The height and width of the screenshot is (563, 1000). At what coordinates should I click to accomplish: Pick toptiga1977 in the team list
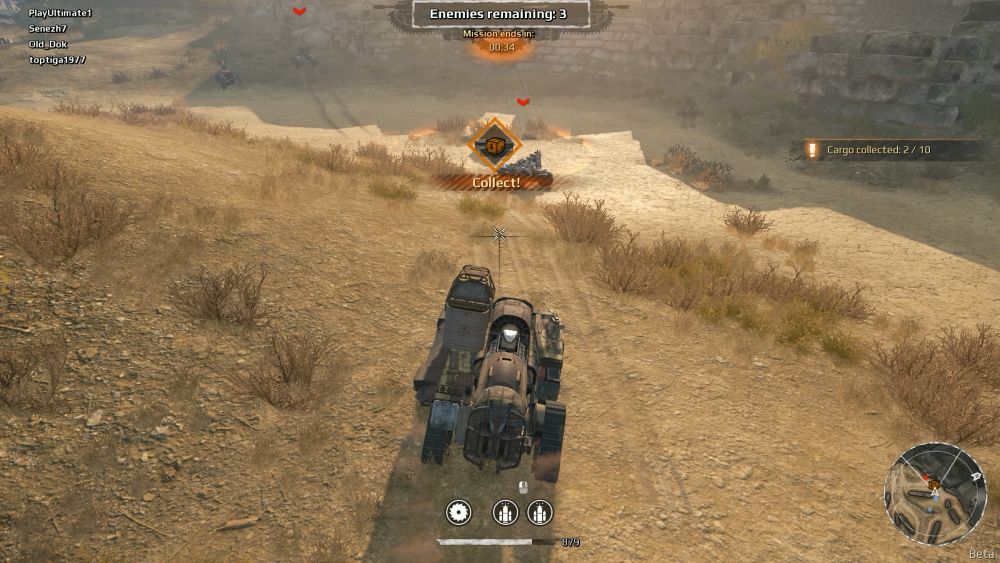(x=57, y=60)
